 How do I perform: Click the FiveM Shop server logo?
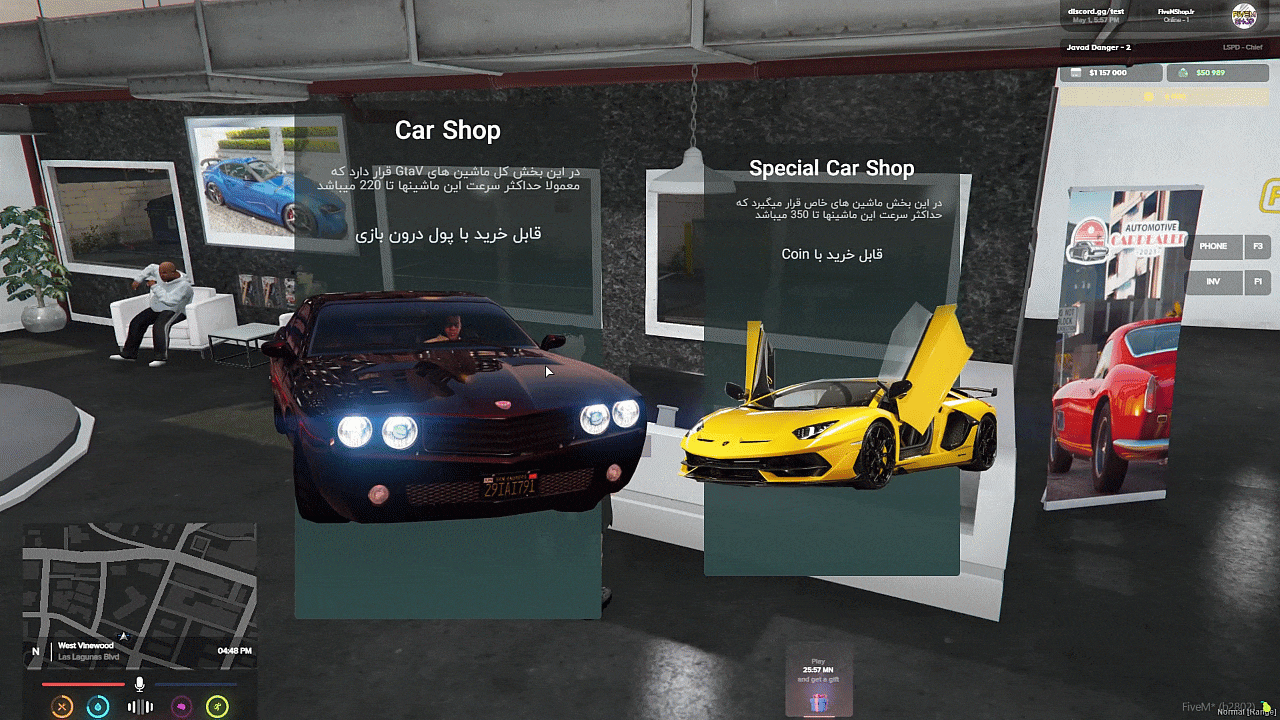(1243, 16)
